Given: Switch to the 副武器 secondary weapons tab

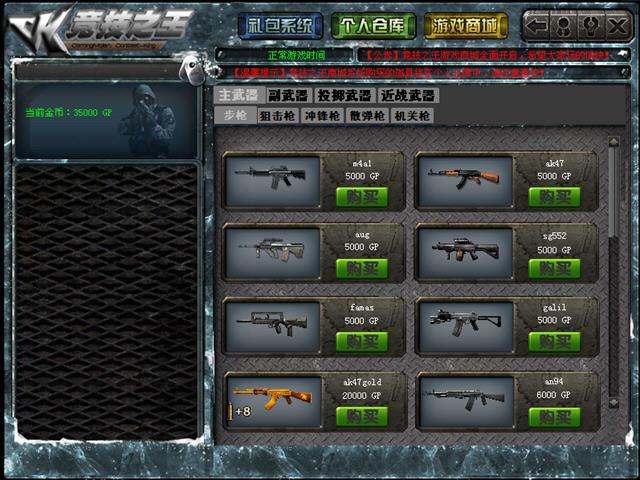Looking at the screenshot, I should tap(289, 95).
